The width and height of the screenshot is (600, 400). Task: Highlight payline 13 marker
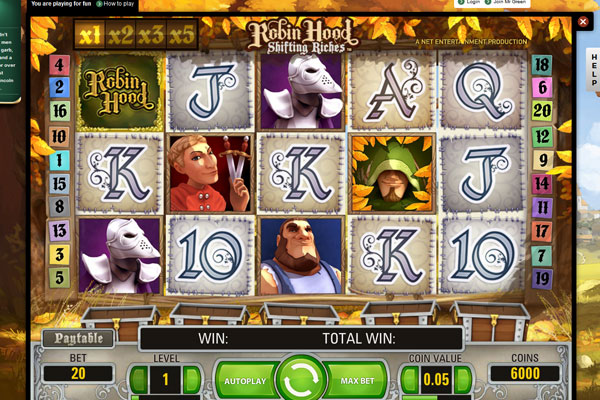click(x=59, y=230)
